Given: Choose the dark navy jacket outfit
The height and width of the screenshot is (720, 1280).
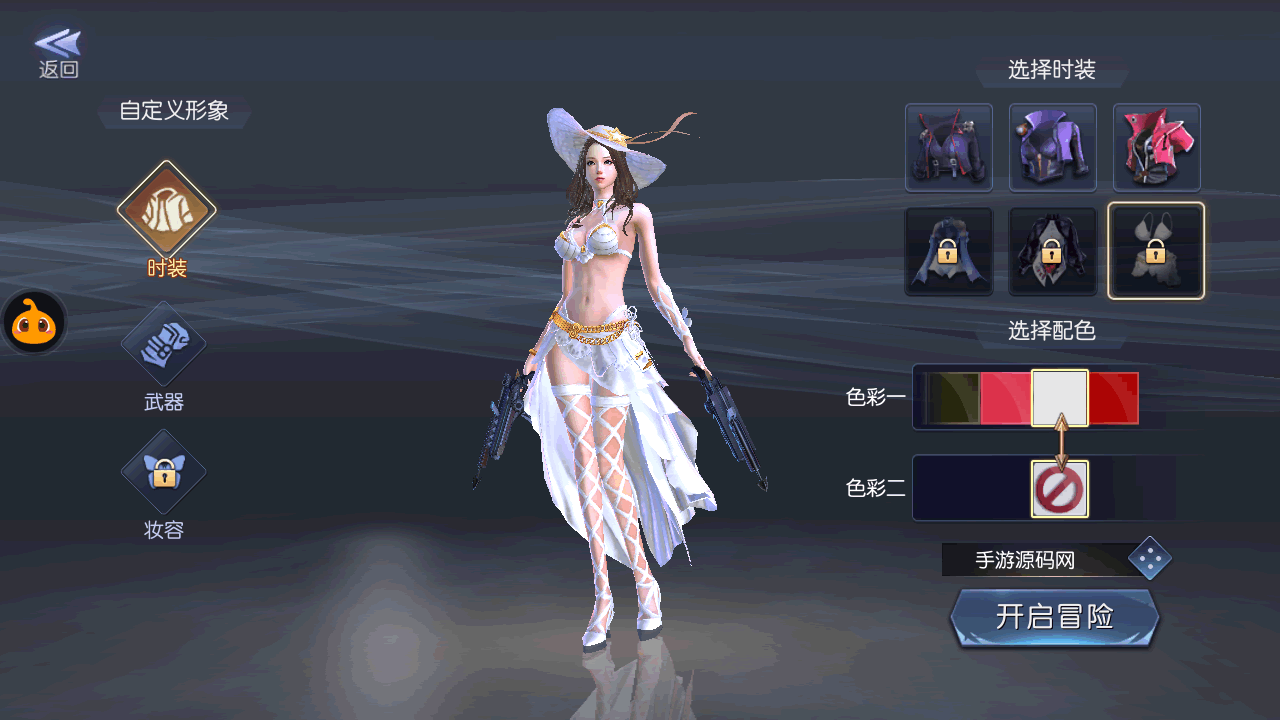Looking at the screenshot, I should click(948, 148).
